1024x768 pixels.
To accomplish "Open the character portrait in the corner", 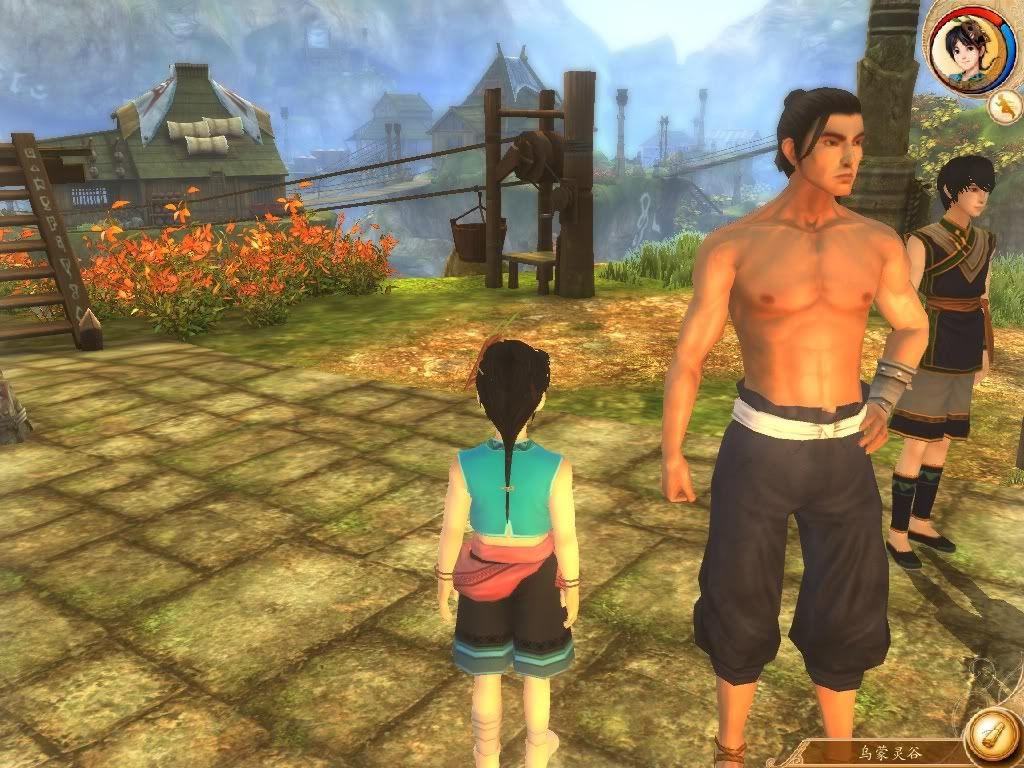I will [x=966, y=47].
